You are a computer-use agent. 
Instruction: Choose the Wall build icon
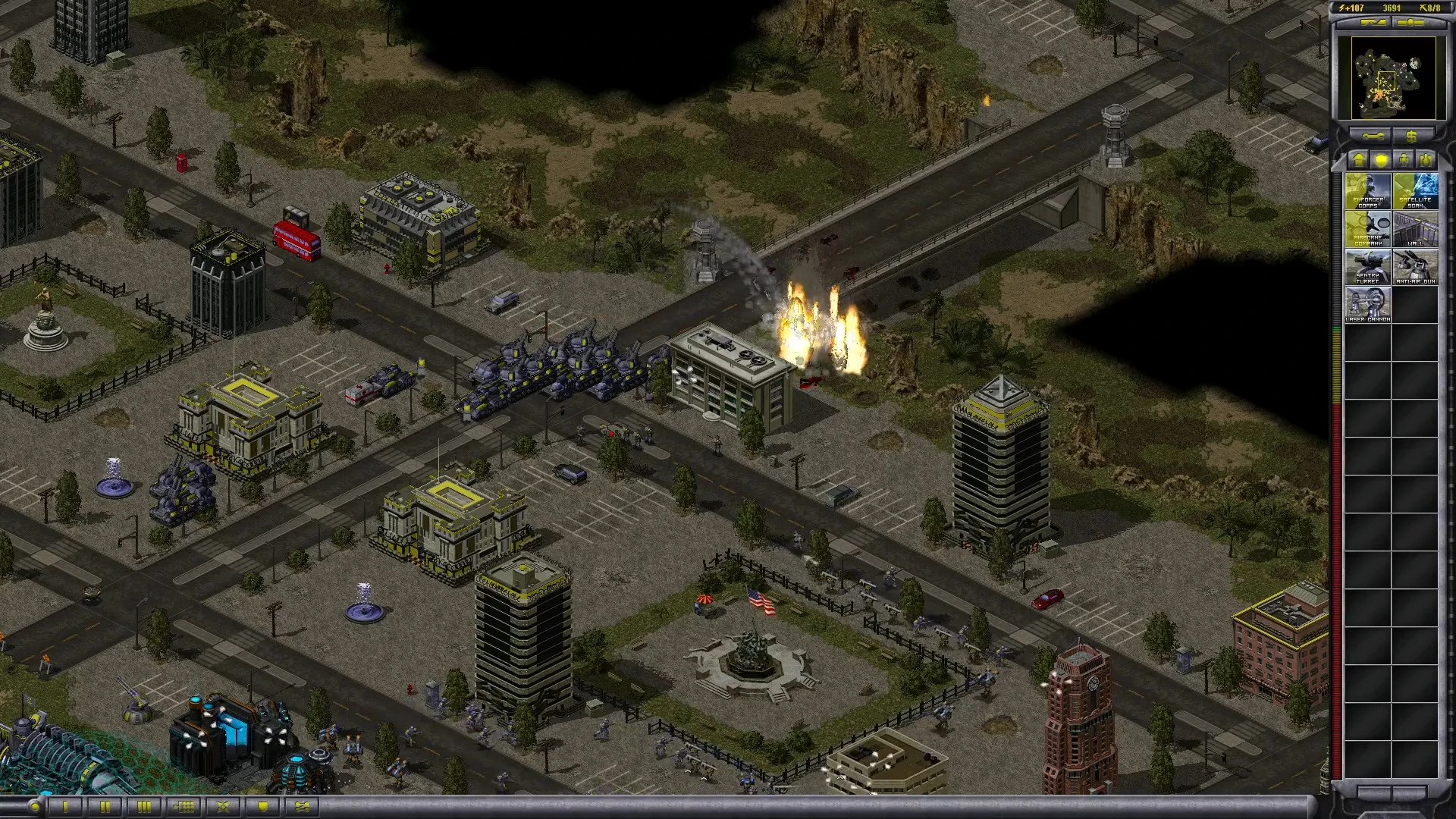point(1415,229)
